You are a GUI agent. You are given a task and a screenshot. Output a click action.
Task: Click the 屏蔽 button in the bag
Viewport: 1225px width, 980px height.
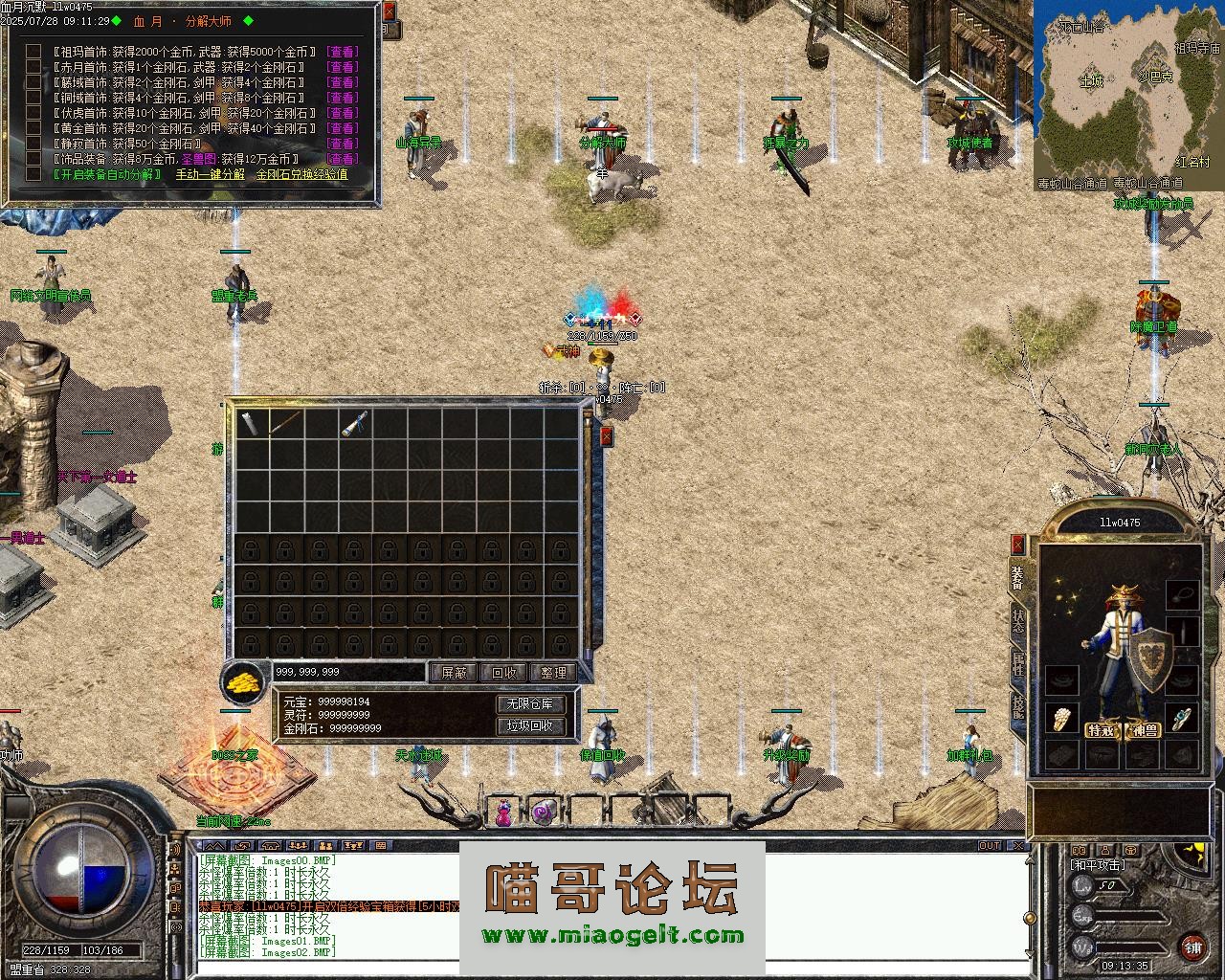coord(453,673)
